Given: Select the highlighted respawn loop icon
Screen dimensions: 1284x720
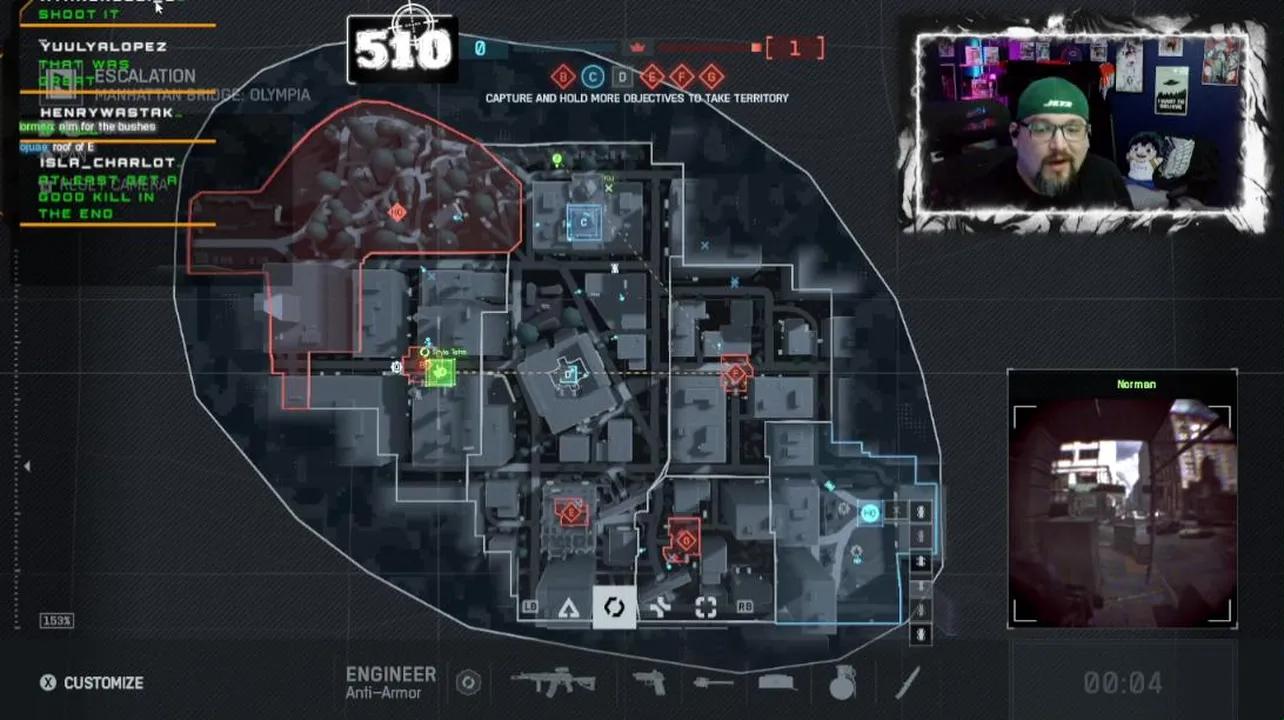Looking at the screenshot, I should [x=613, y=607].
